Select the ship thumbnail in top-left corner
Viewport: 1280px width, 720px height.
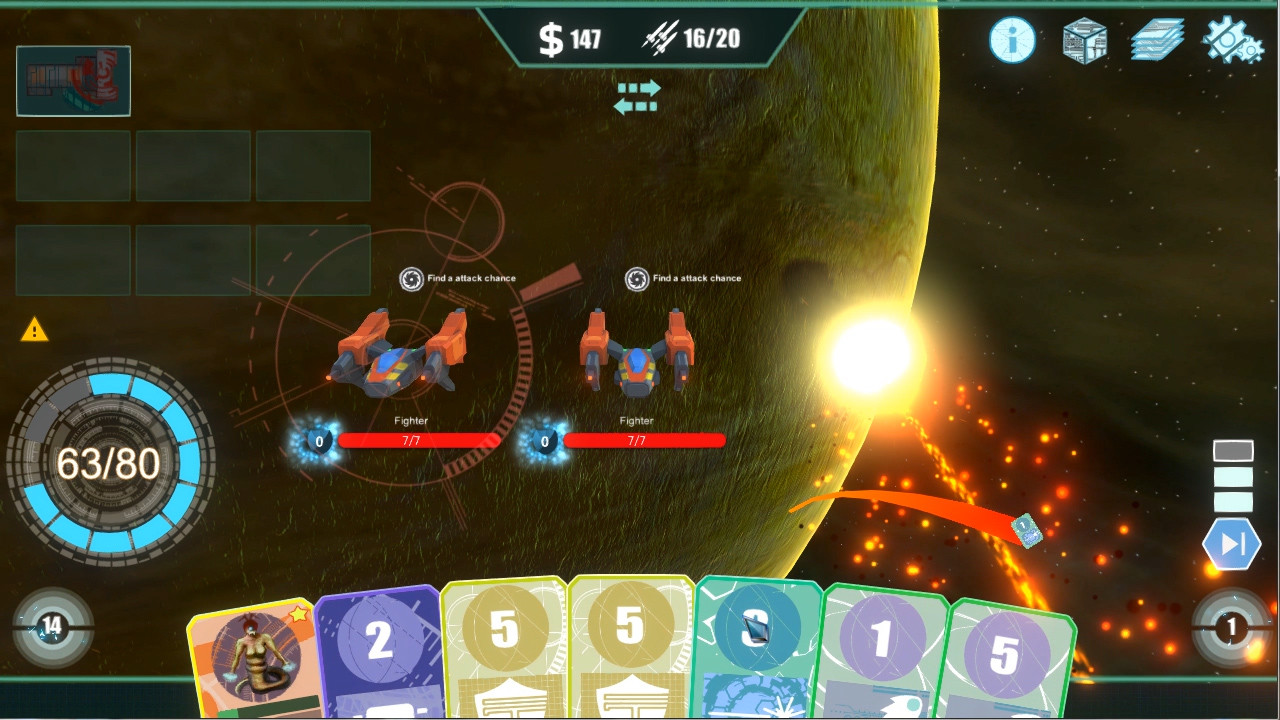pos(73,80)
